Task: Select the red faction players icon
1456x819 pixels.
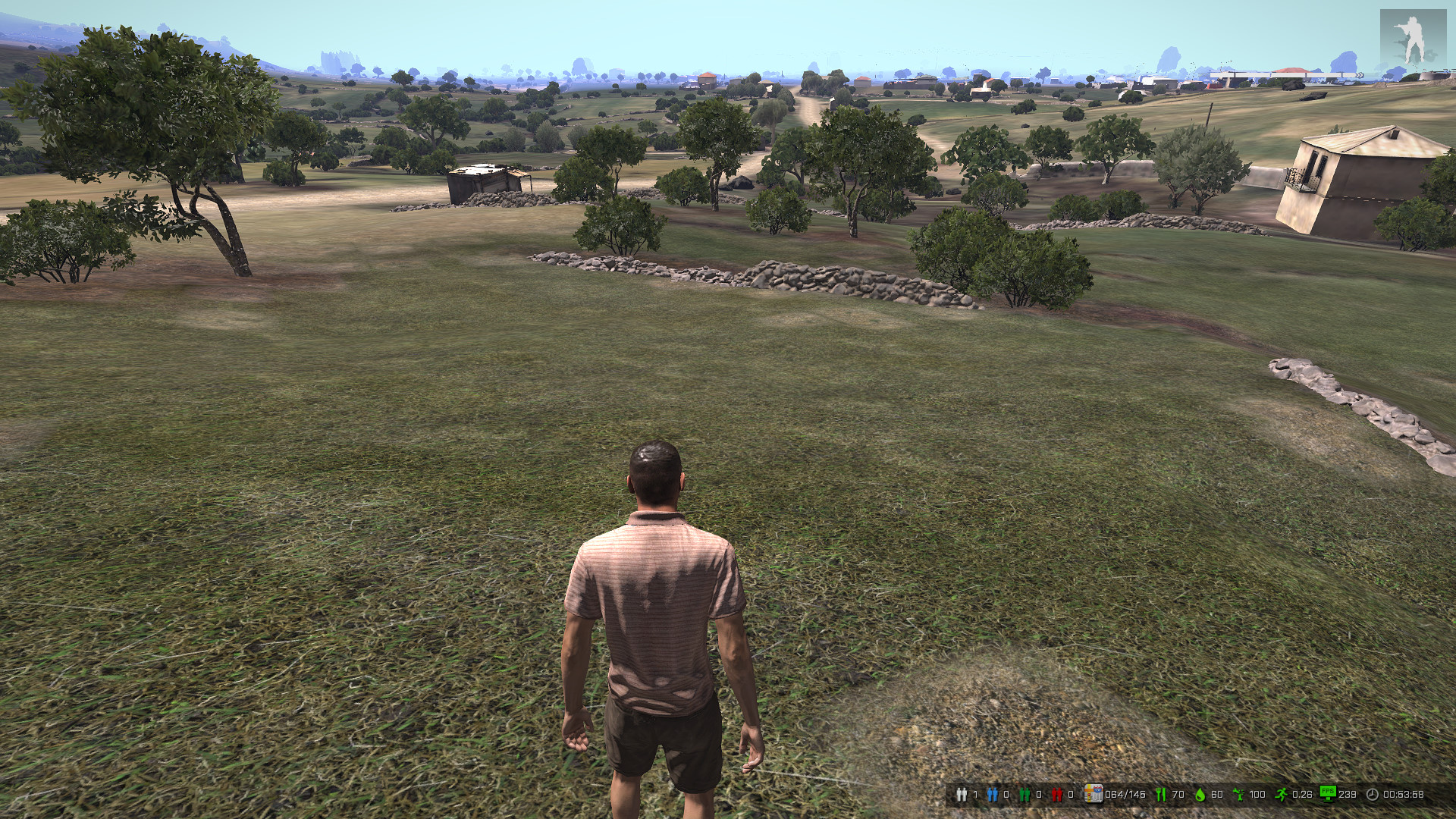Action: coord(1056,795)
